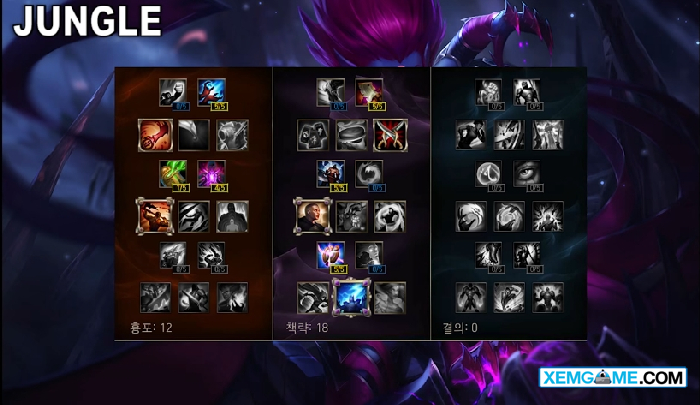Screen dimensions: 700x405
Task: Open the XEMGAME.COM watermark link
Action: click(612, 378)
